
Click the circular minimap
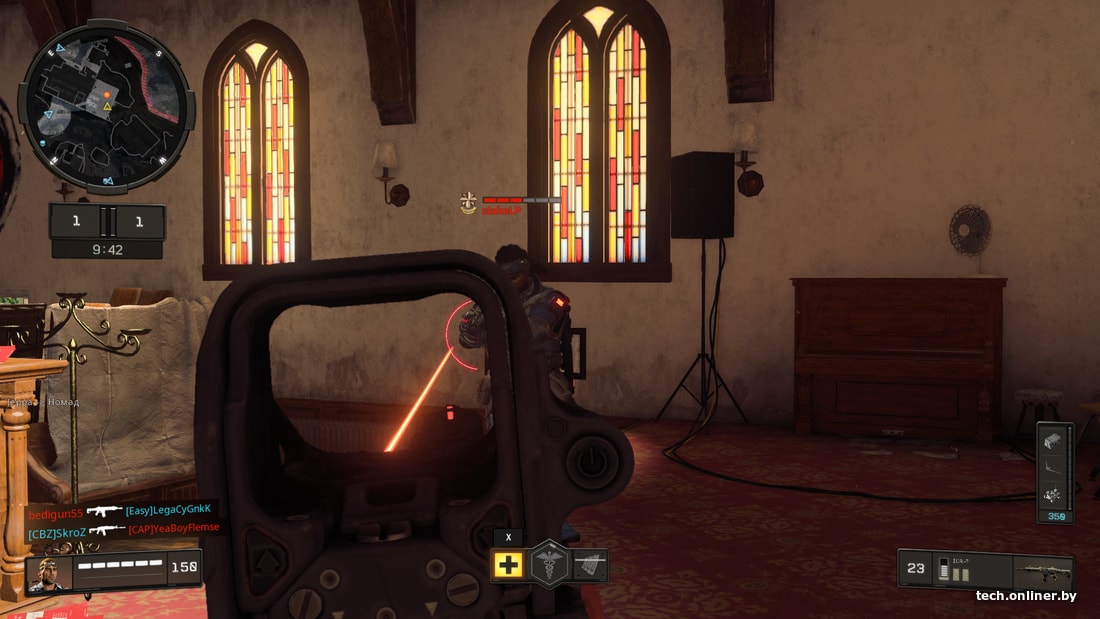tap(106, 108)
